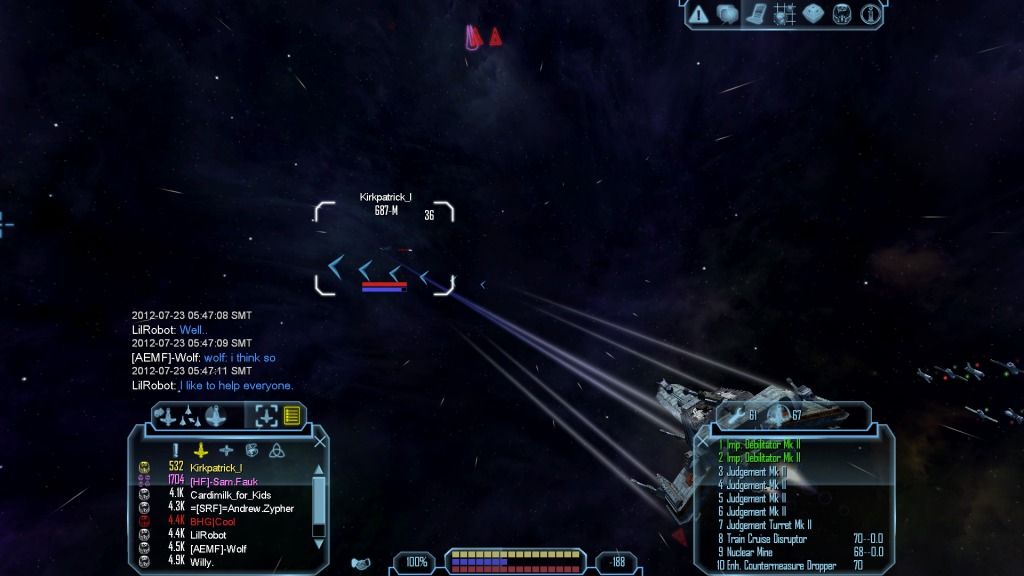Select Judgement Turret Mk II weapon

pos(768,524)
